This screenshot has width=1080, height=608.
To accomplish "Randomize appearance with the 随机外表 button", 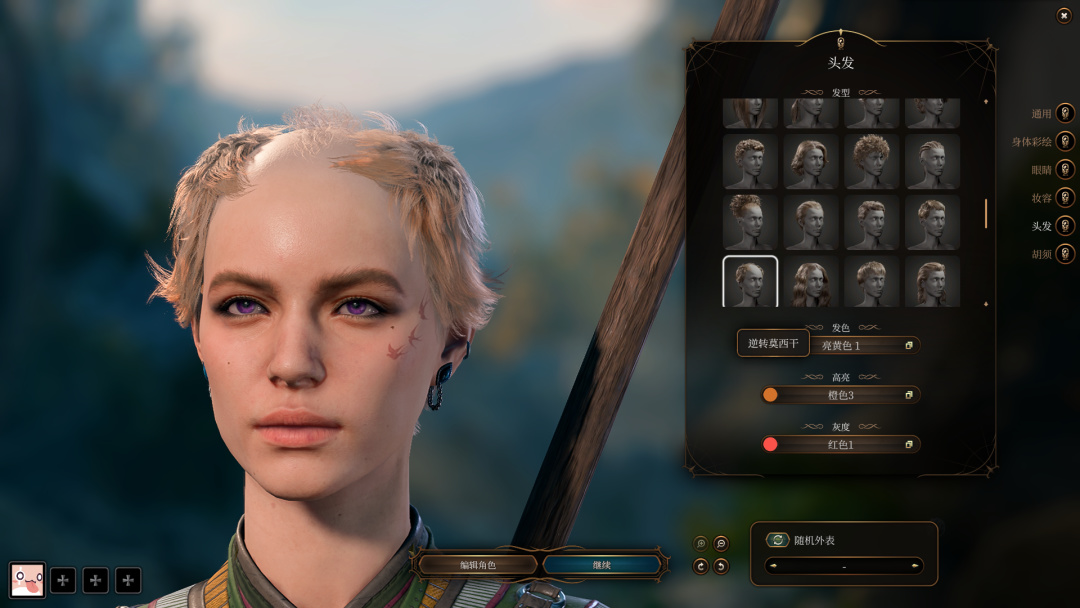I will point(778,540).
